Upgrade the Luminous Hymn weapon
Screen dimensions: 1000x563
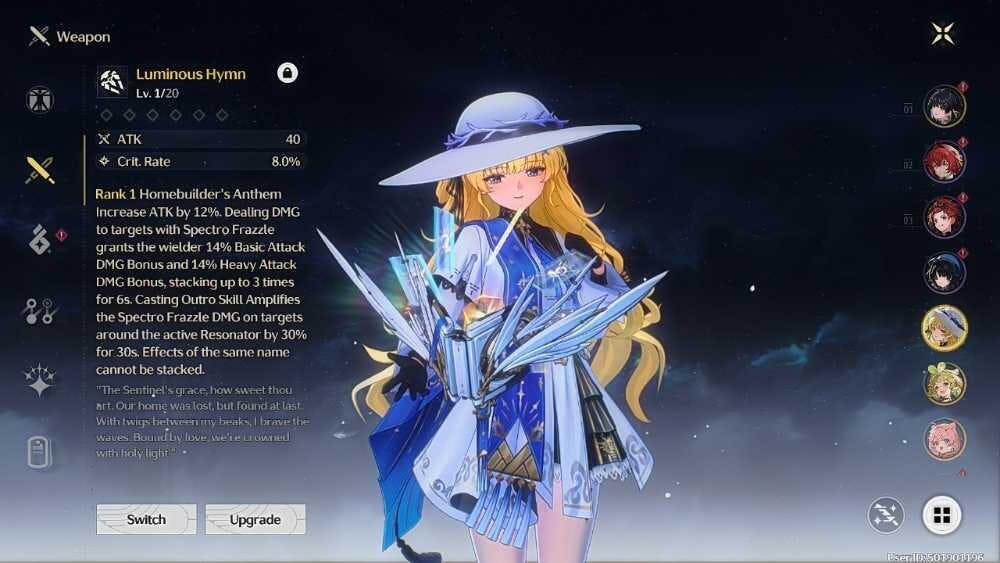[x=255, y=519]
